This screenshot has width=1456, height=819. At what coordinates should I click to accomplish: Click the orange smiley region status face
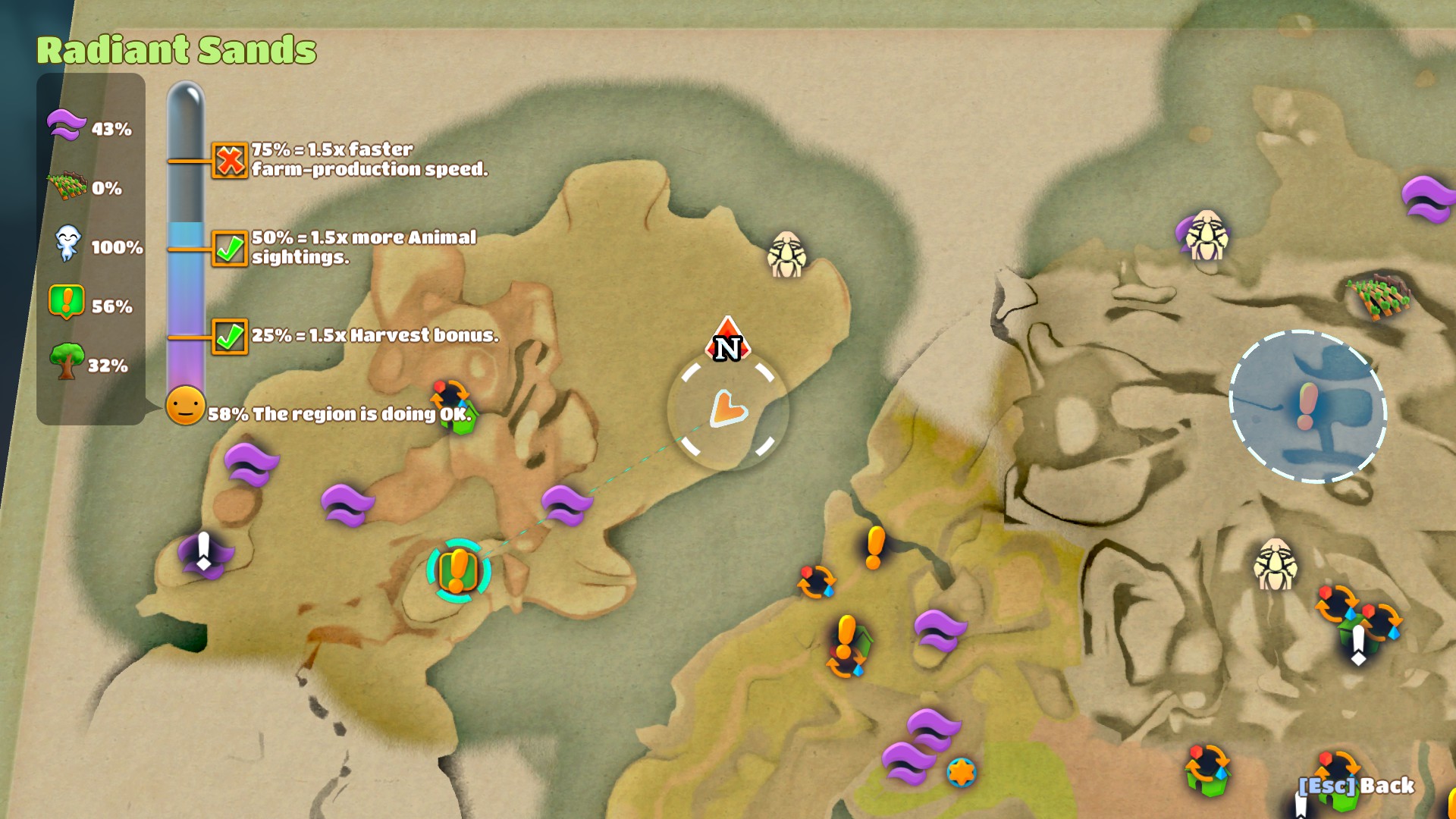[186, 406]
